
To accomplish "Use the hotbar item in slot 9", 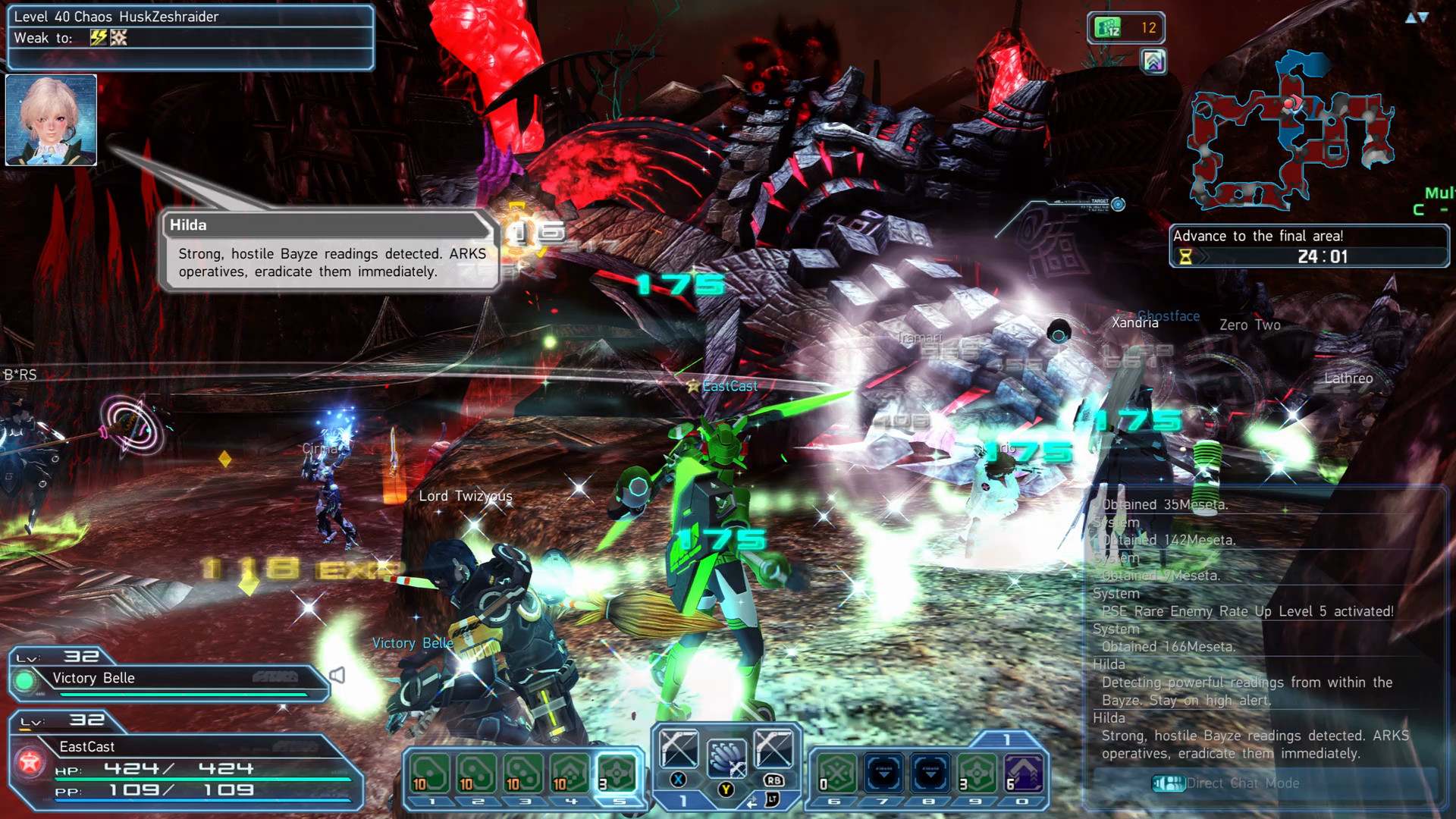I will click(x=977, y=773).
